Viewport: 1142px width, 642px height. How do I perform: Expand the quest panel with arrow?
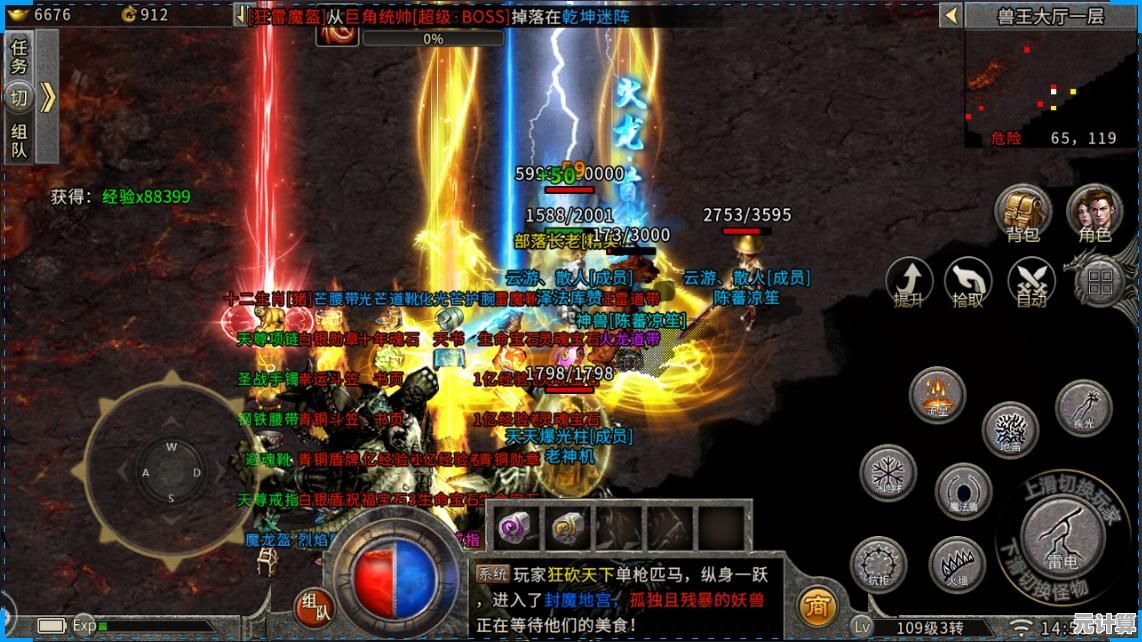48,97
